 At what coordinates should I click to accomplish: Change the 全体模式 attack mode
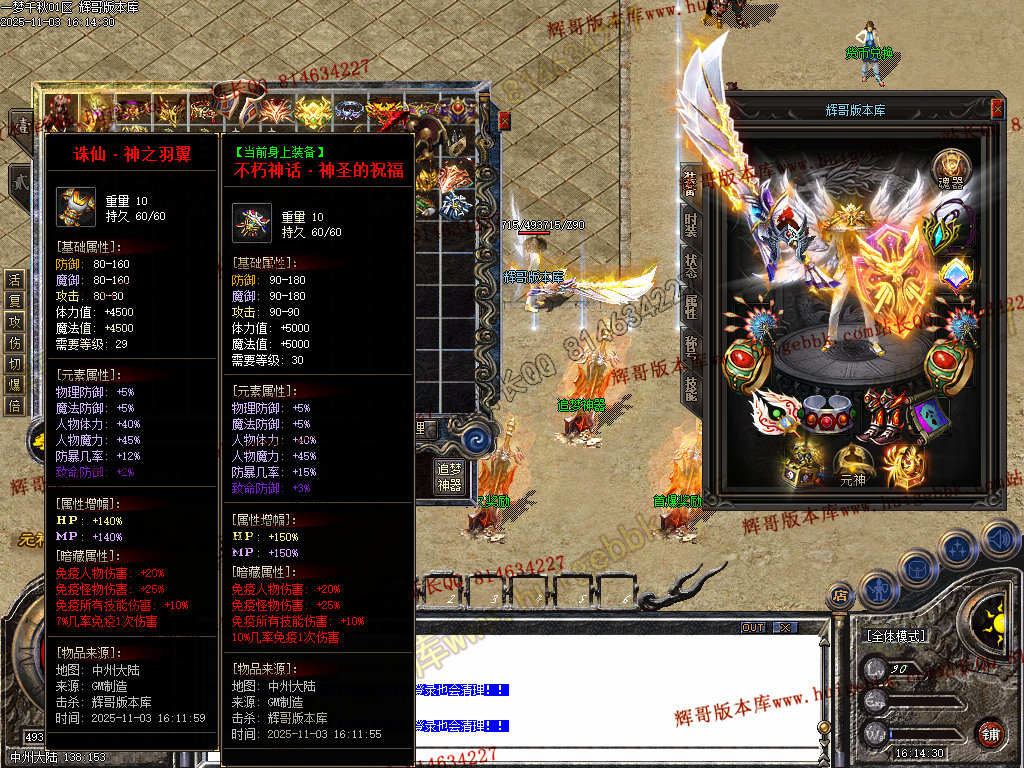pyautogui.click(x=895, y=636)
